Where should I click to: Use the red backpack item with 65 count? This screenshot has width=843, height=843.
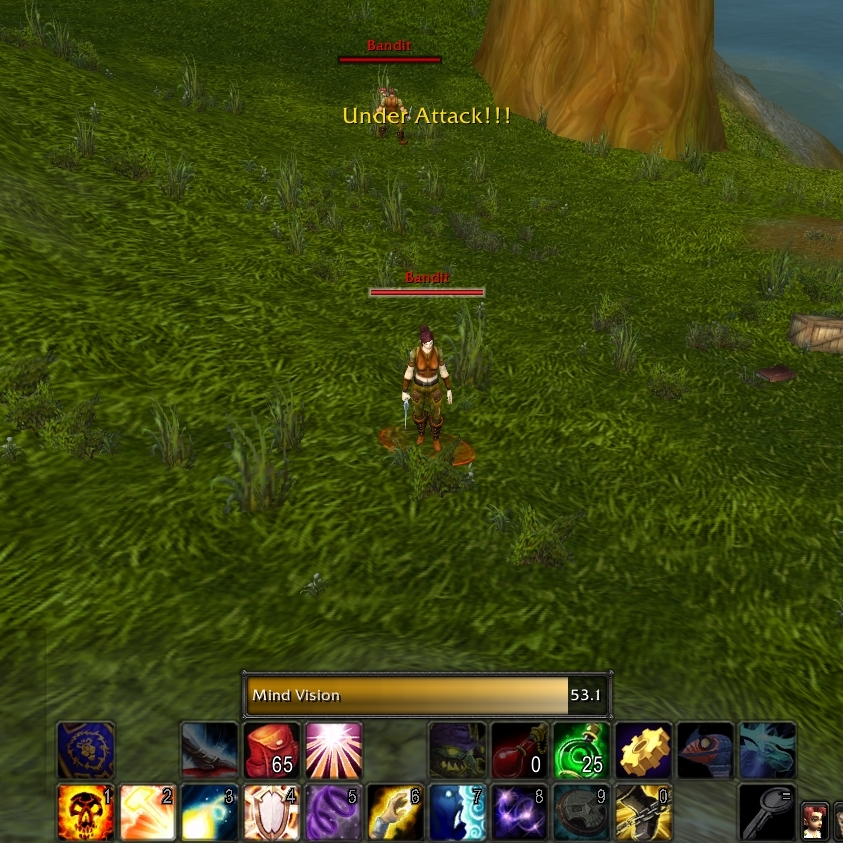tap(272, 750)
